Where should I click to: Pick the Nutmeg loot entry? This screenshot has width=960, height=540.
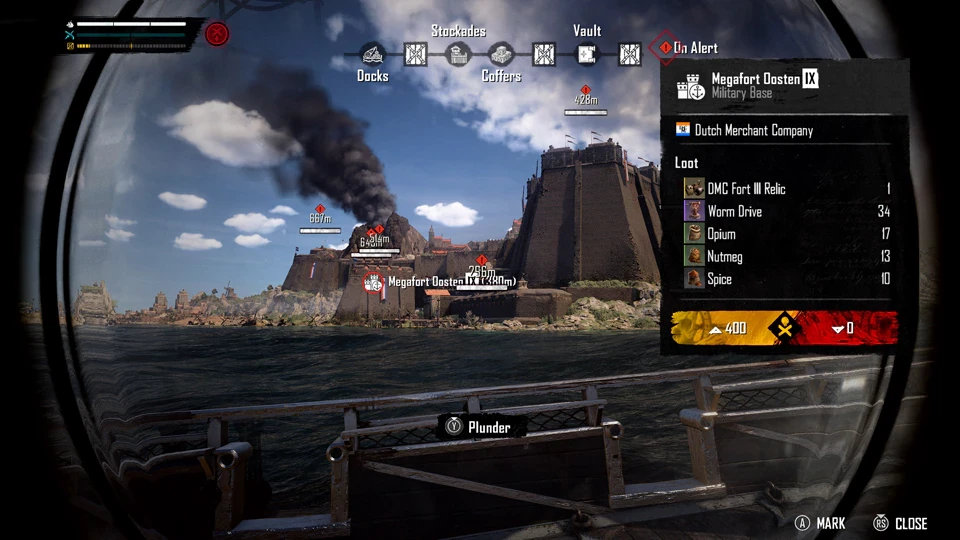(x=787, y=257)
